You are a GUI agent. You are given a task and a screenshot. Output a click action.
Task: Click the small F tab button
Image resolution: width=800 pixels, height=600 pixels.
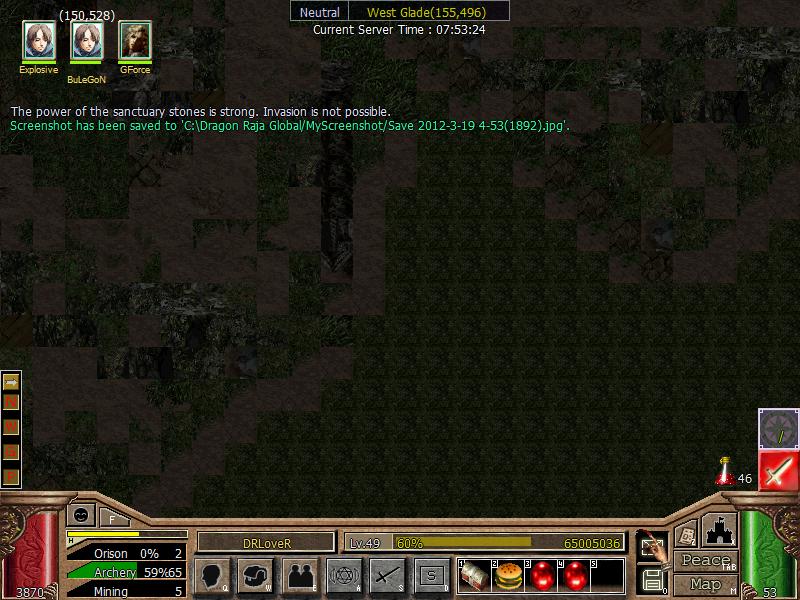point(112,518)
